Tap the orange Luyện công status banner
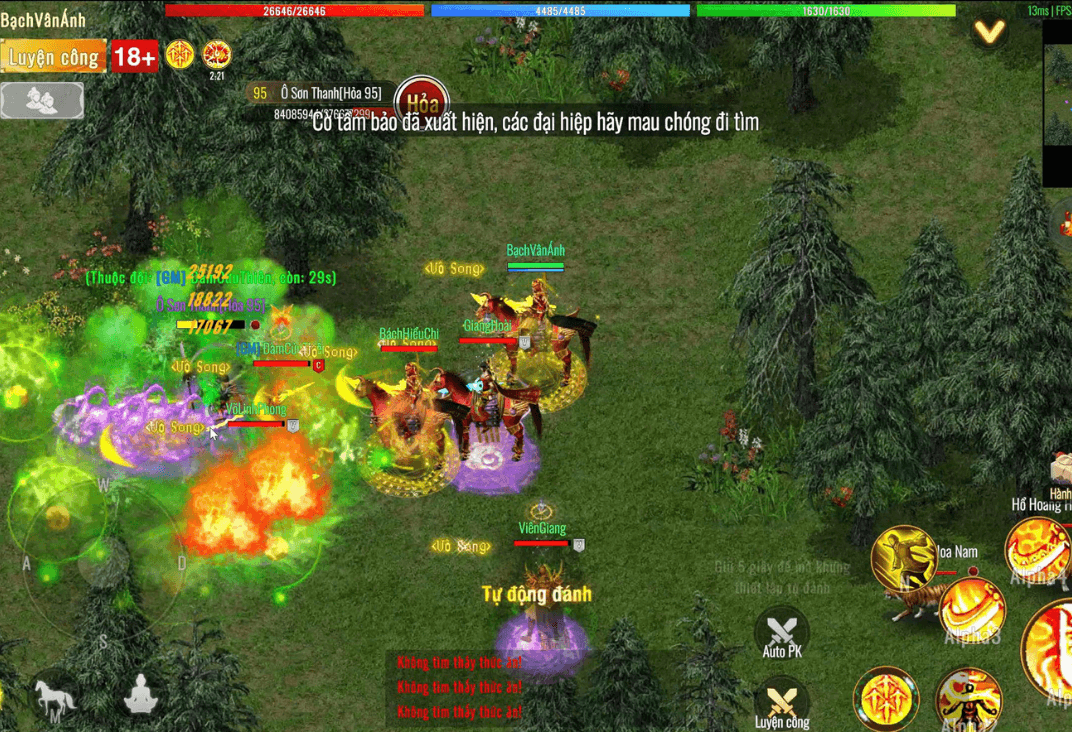 pos(53,56)
